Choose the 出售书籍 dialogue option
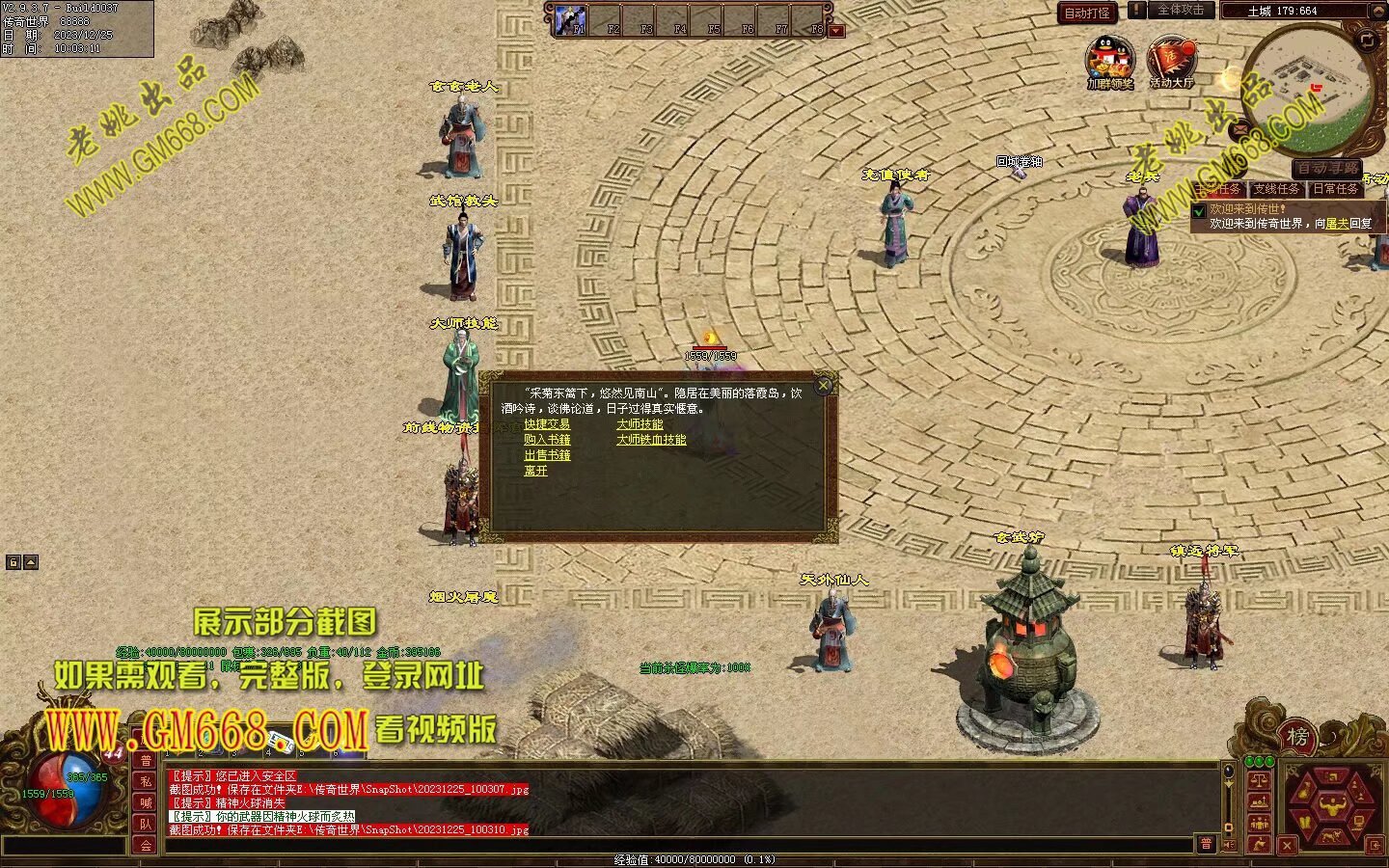This screenshot has width=1389, height=868. (547, 455)
